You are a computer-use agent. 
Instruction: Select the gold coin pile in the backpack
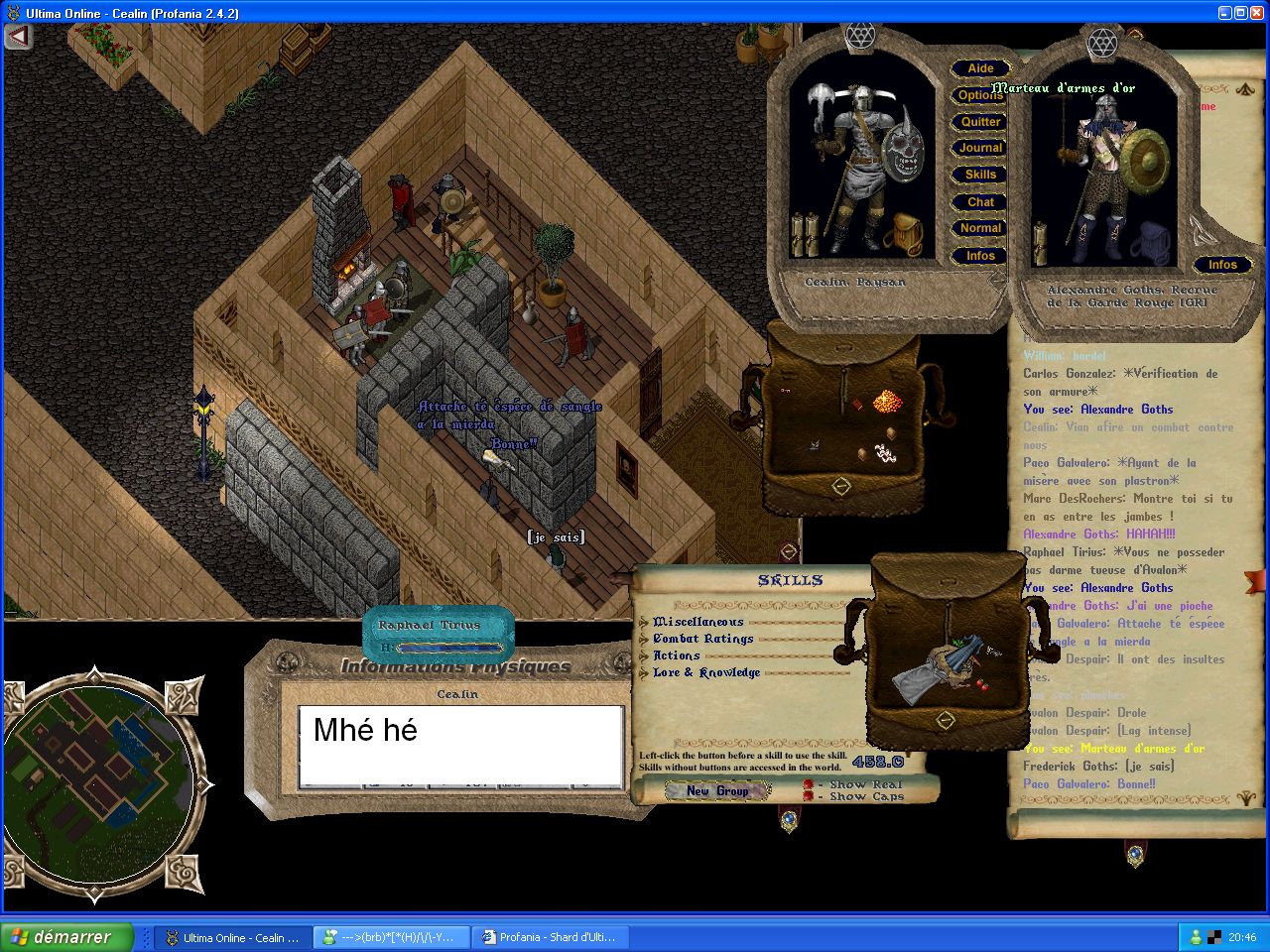click(885, 401)
